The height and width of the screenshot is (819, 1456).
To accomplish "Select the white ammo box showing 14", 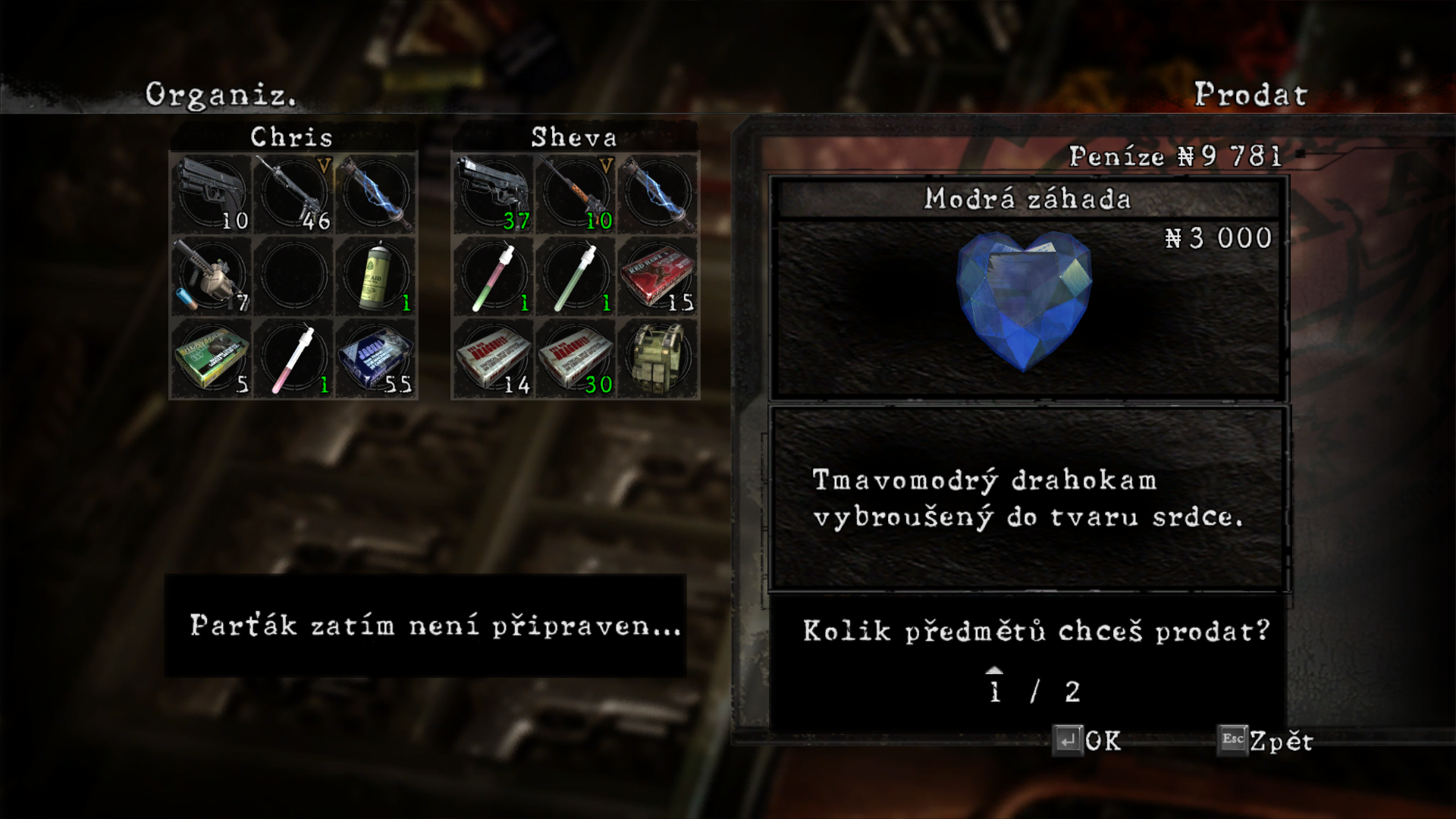I will tap(493, 359).
